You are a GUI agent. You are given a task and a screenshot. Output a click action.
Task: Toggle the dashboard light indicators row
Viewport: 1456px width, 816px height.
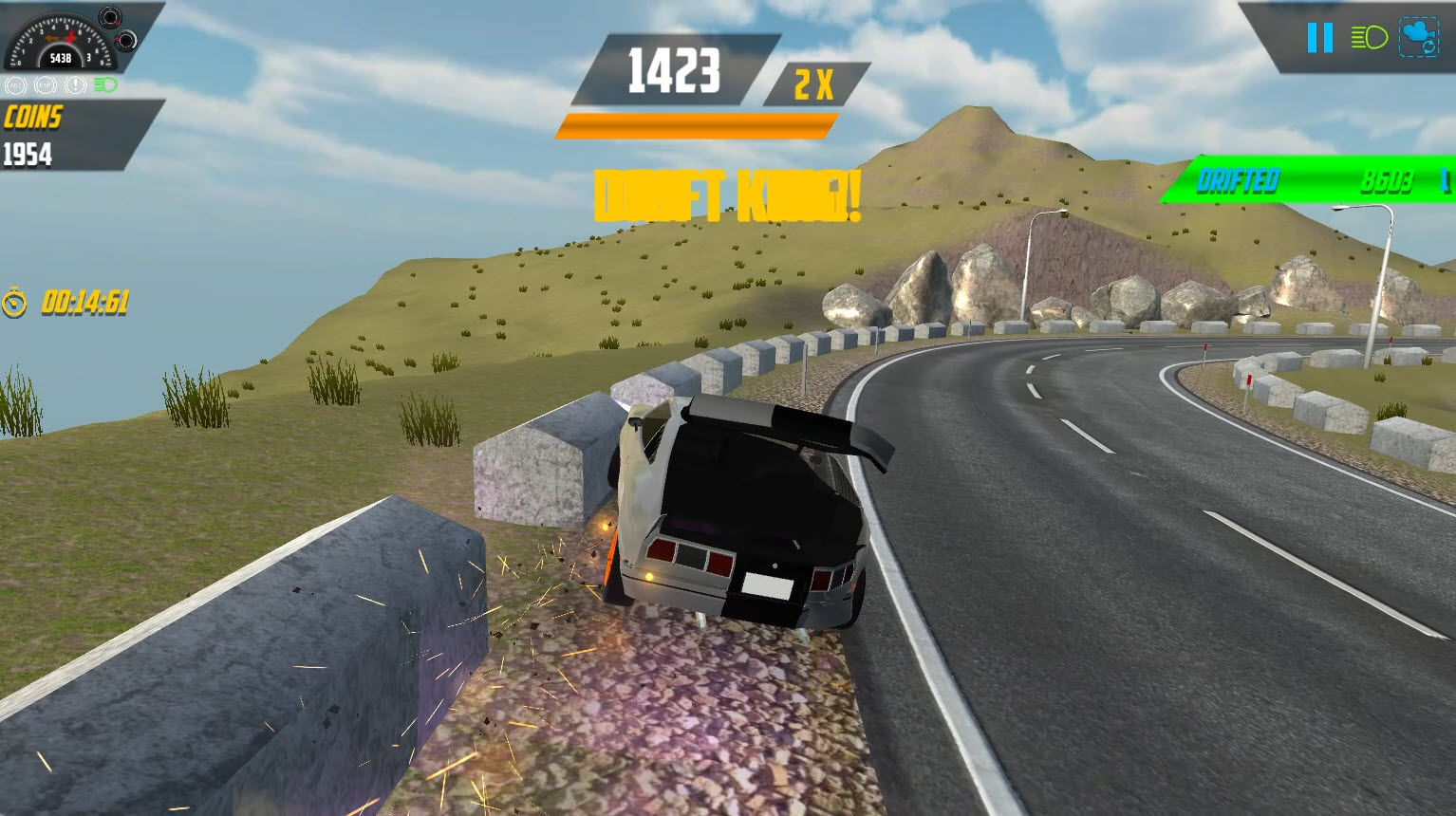click(59, 85)
